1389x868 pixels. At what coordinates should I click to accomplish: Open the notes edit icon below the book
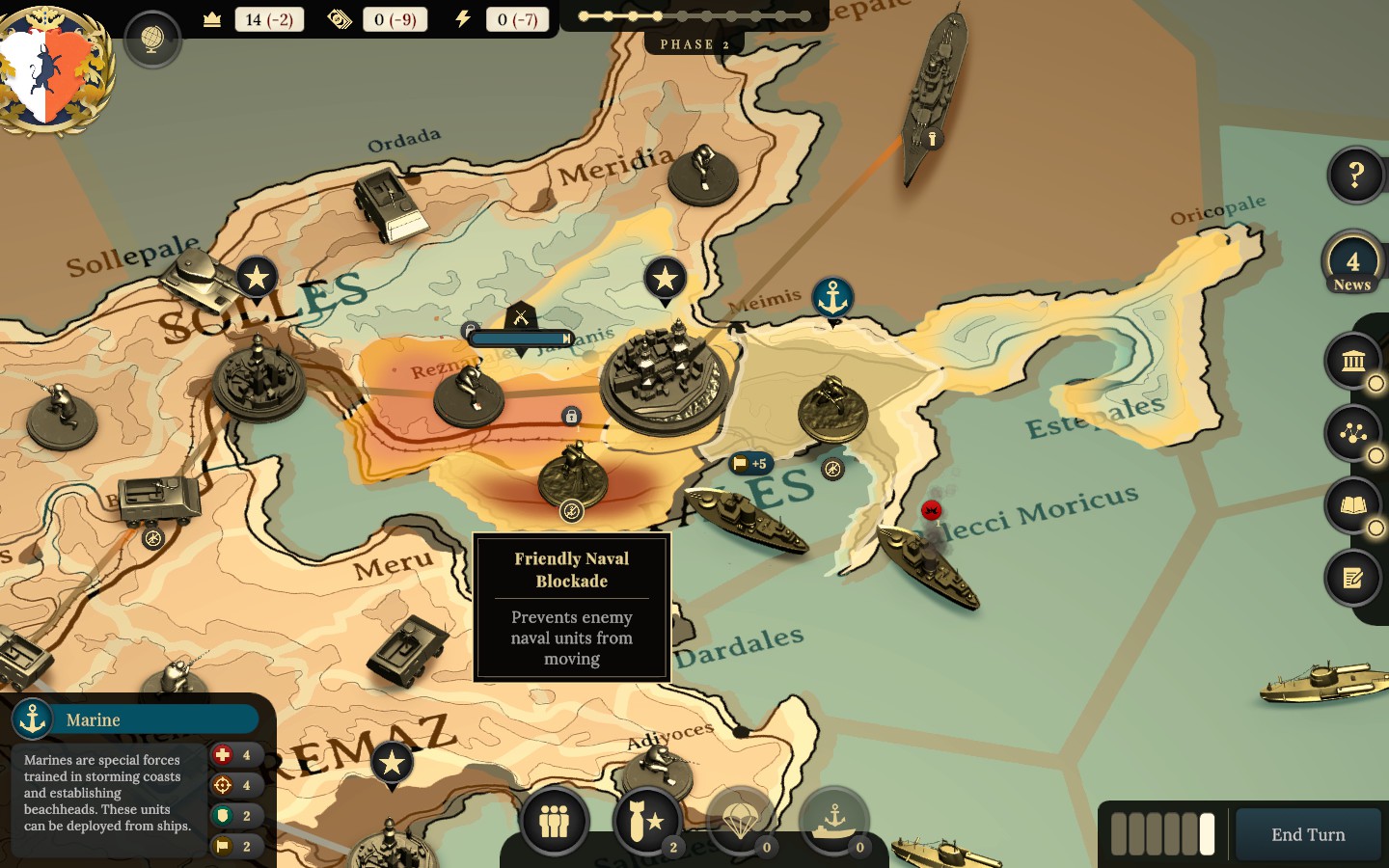1354,576
